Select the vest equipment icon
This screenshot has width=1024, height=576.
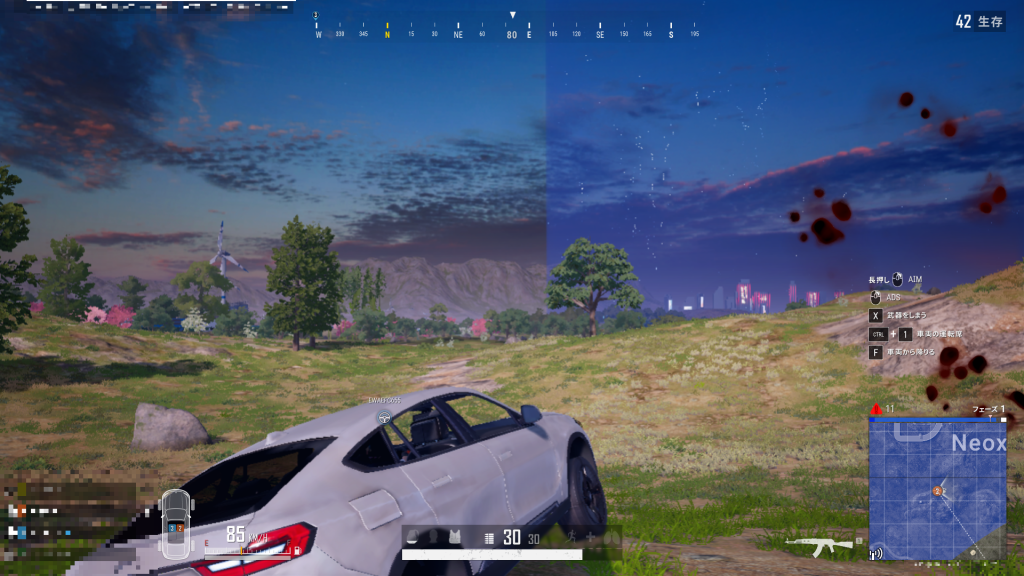[x=453, y=538]
